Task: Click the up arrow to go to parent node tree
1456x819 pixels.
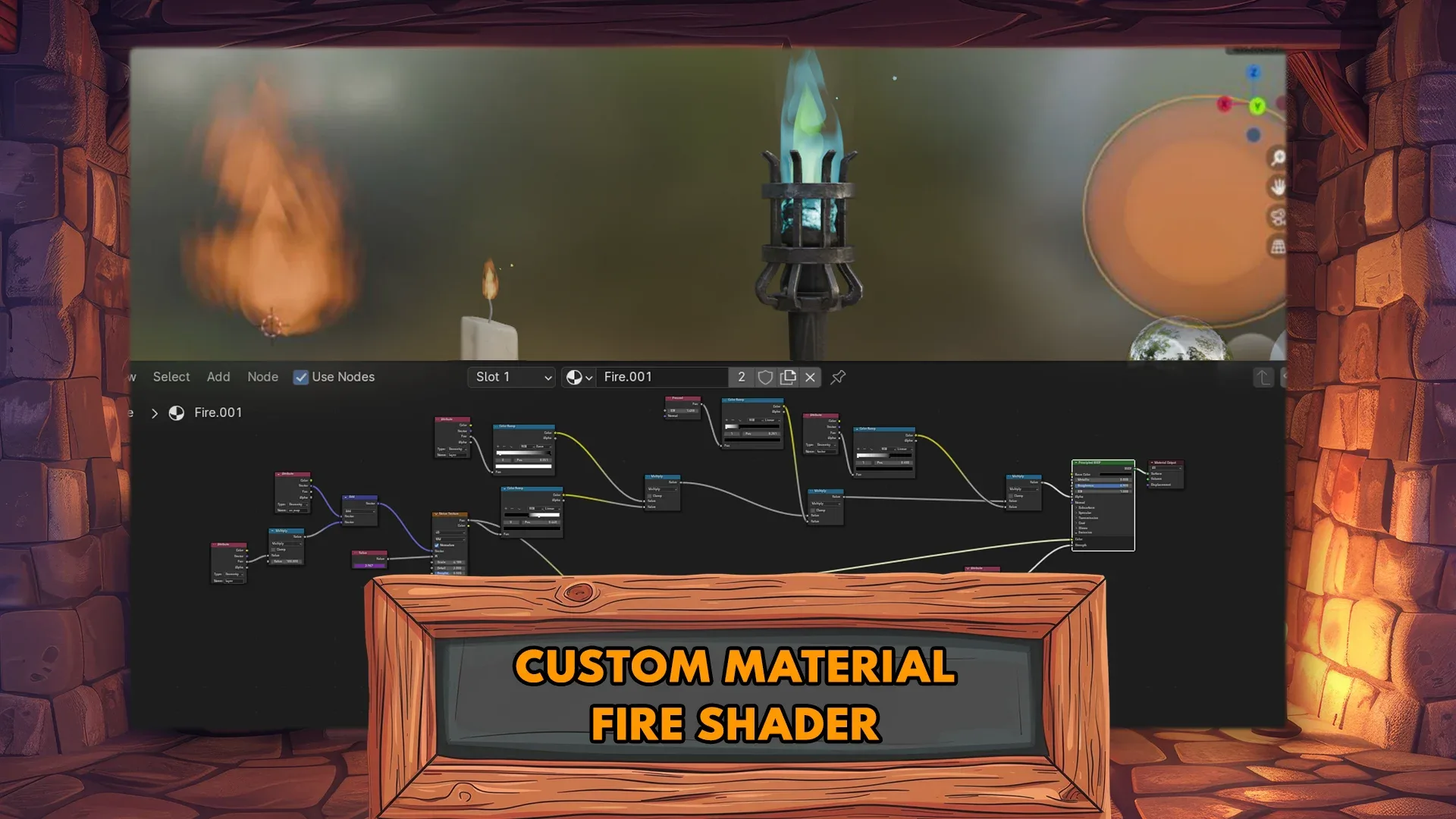Action: (x=1262, y=377)
